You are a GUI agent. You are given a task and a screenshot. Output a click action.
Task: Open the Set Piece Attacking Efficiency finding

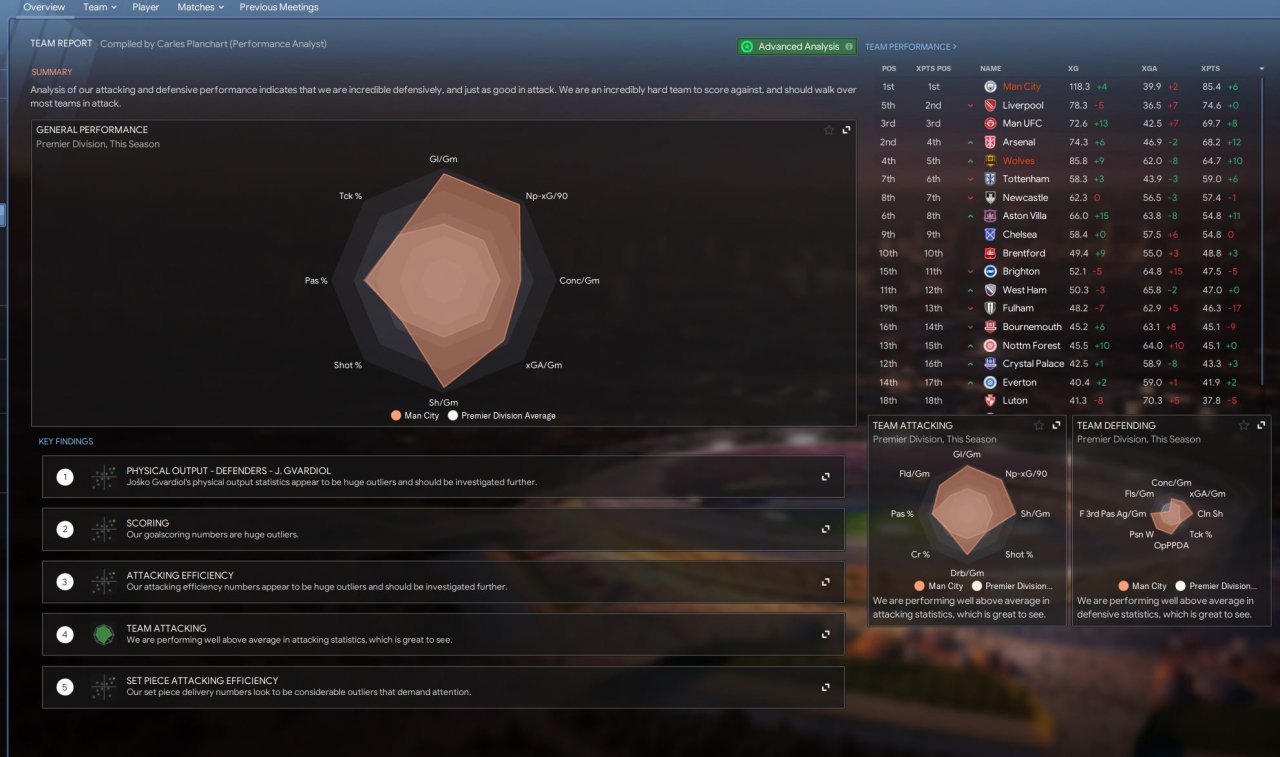click(442, 687)
